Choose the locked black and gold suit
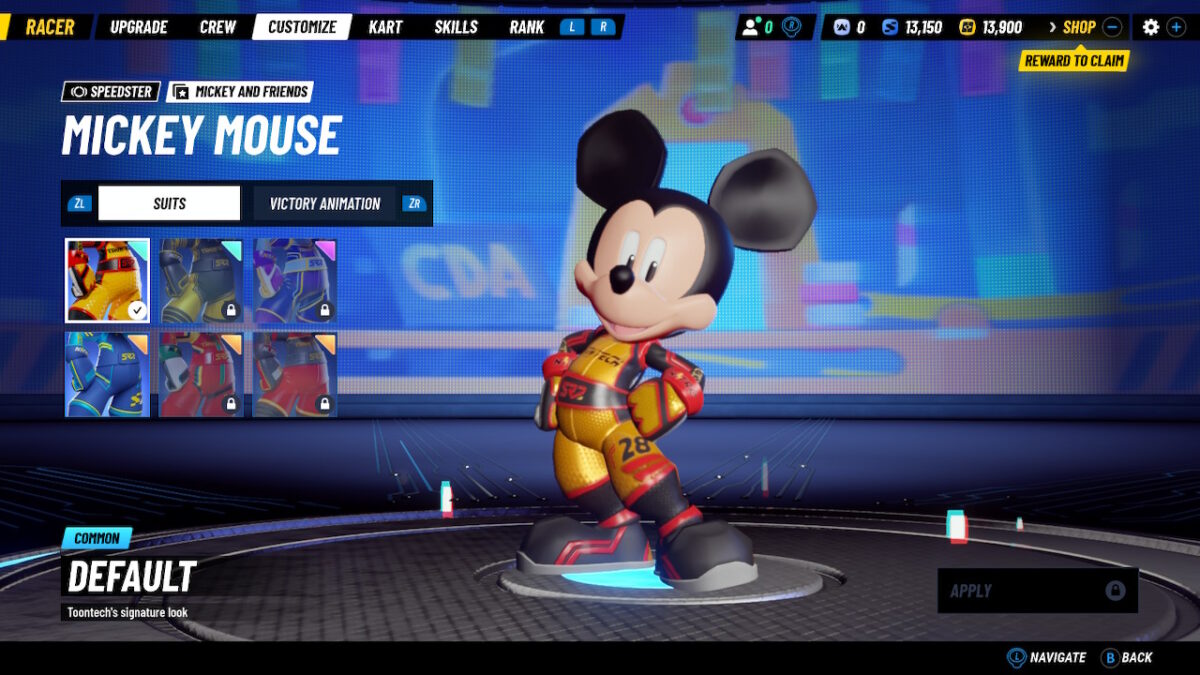This screenshot has height=675, width=1200. (x=201, y=280)
